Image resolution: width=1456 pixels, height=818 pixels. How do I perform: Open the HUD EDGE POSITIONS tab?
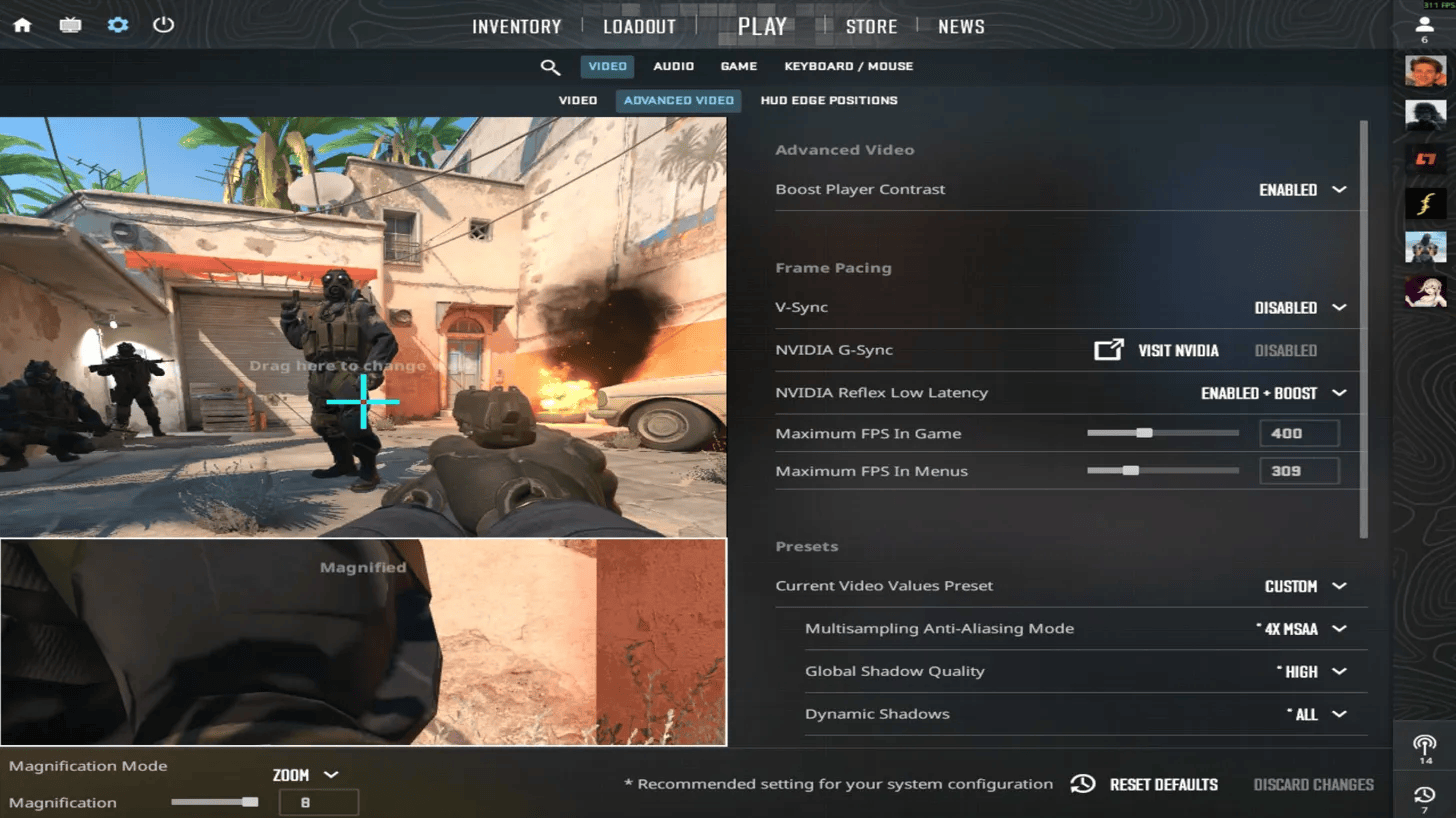point(828,100)
